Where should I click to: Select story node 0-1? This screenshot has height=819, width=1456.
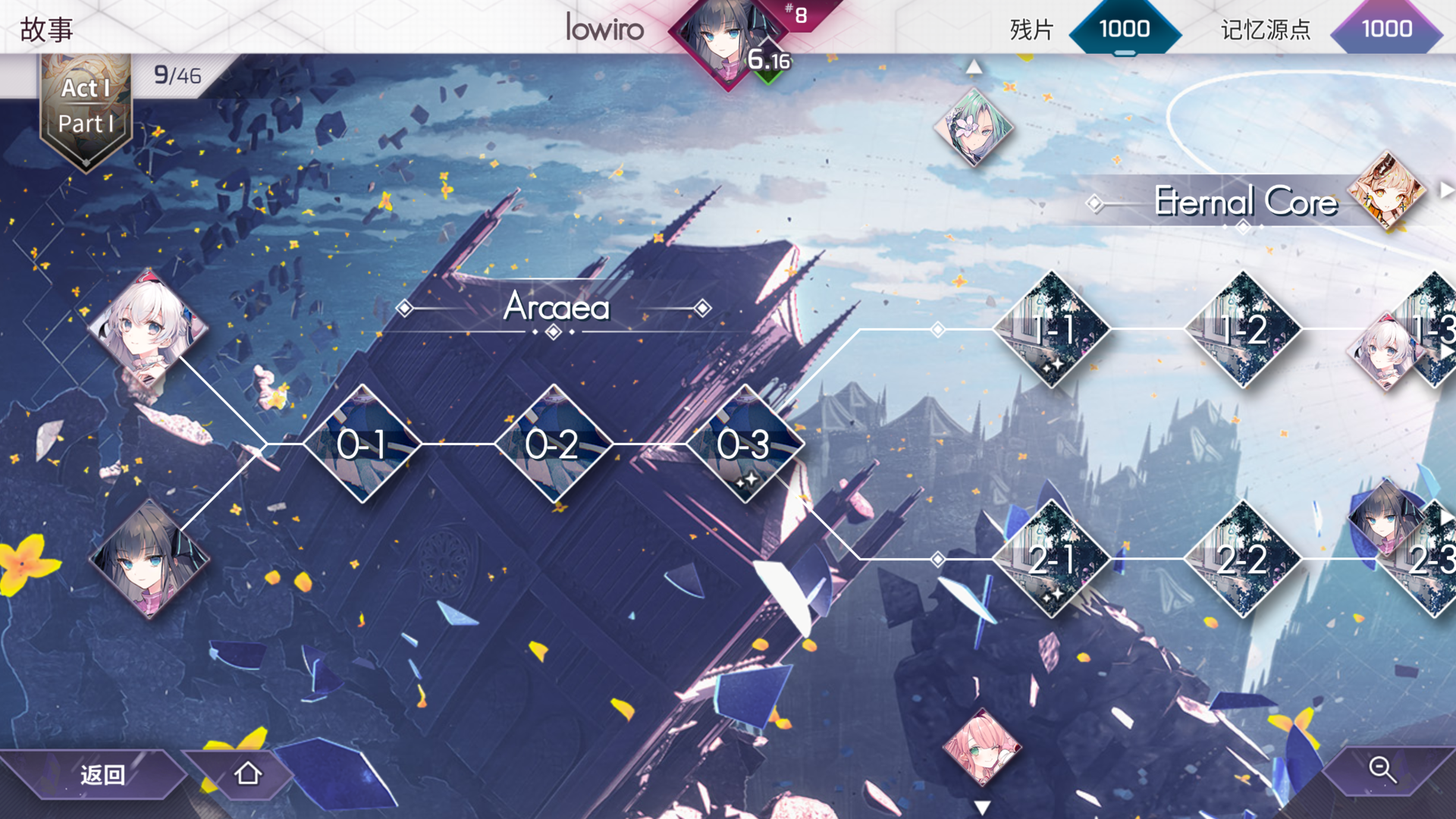click(362, 446)
